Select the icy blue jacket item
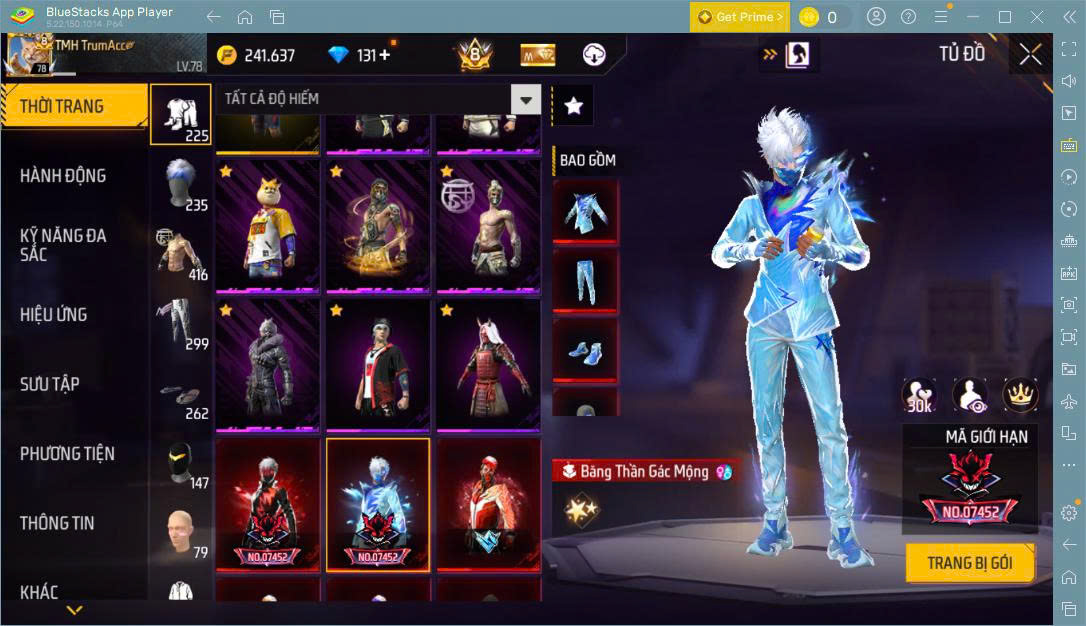 pos(585,213)
